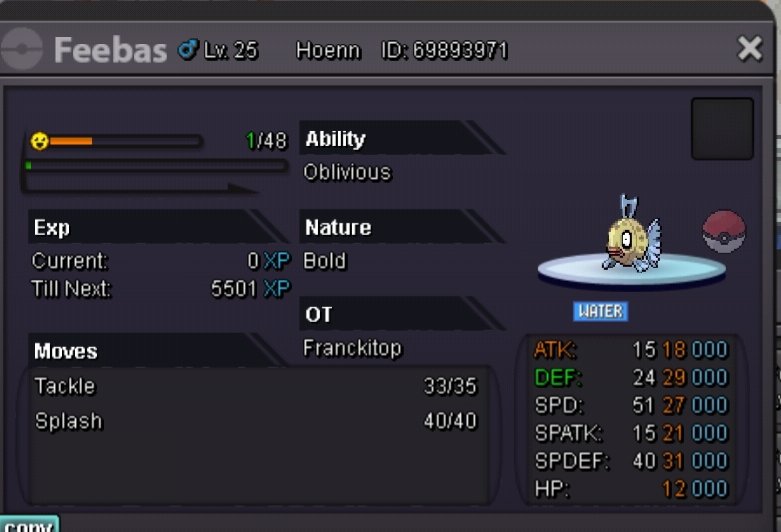The image size is (781, 532).
Task: Click the empty held item slot
Action: point(722,129)
